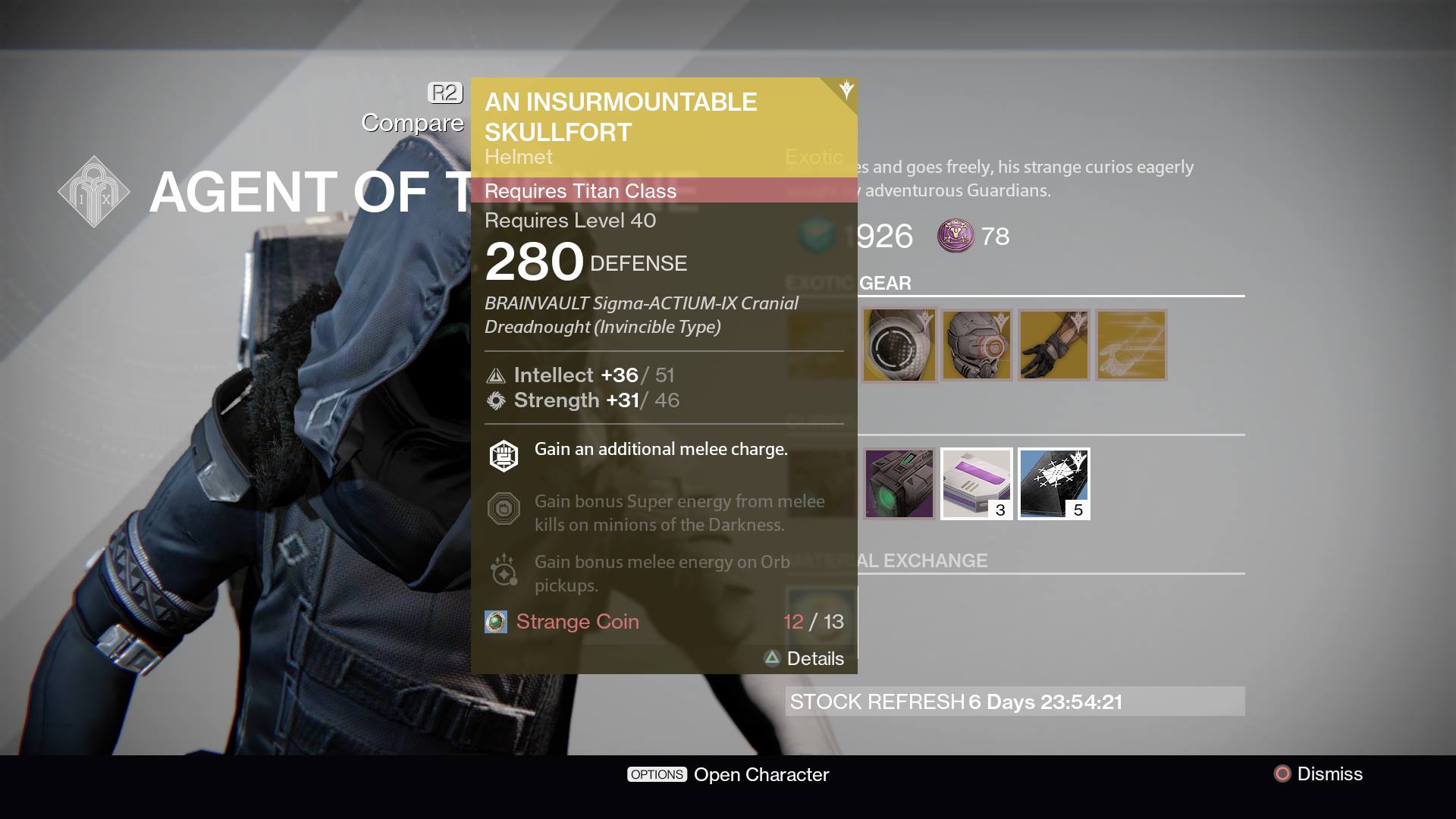Screen dimensions: 1456x819
Task: Open Character with the Options prompt
Action: point(728,774)
